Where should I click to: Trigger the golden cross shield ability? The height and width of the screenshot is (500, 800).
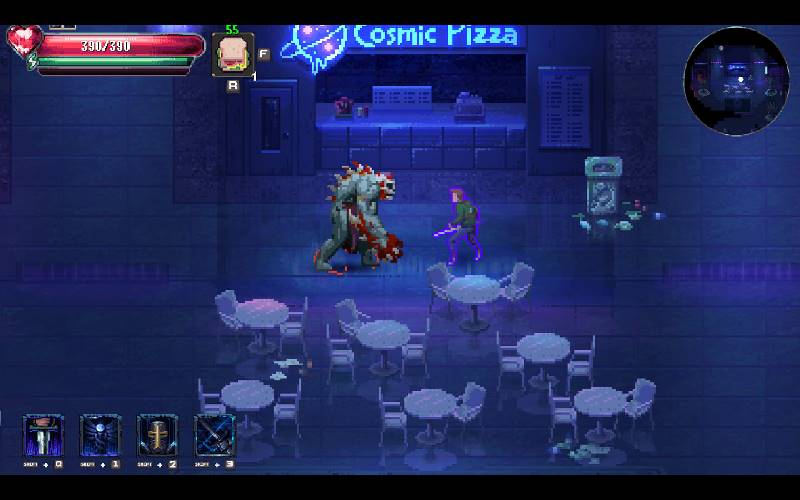point(158,436)
